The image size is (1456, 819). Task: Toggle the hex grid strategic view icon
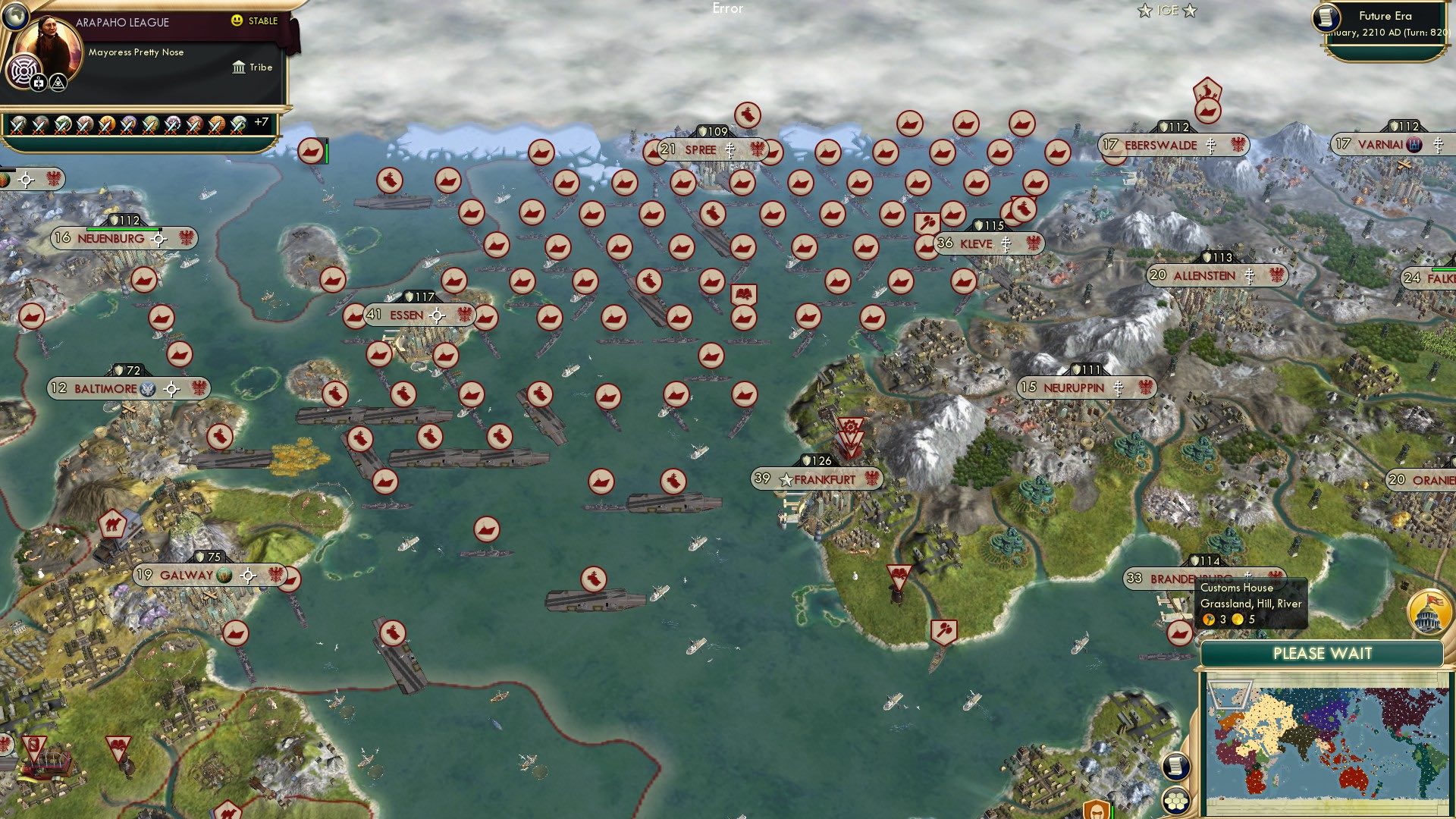[x=1175, y=800]
